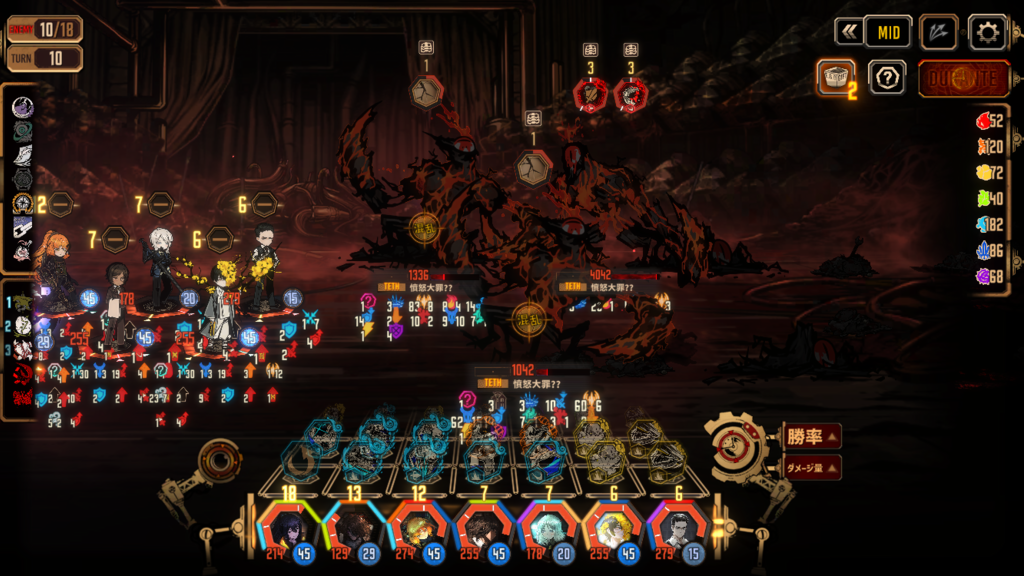
Task: Select the 勝率 win rate auto-select option
Action: 811,436
